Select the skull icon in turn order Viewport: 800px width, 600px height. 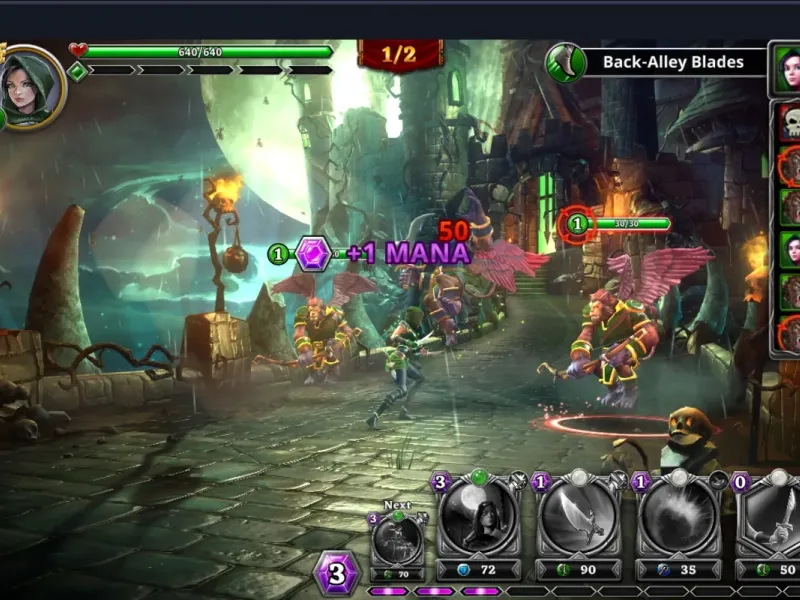click(x=790, y=123)
